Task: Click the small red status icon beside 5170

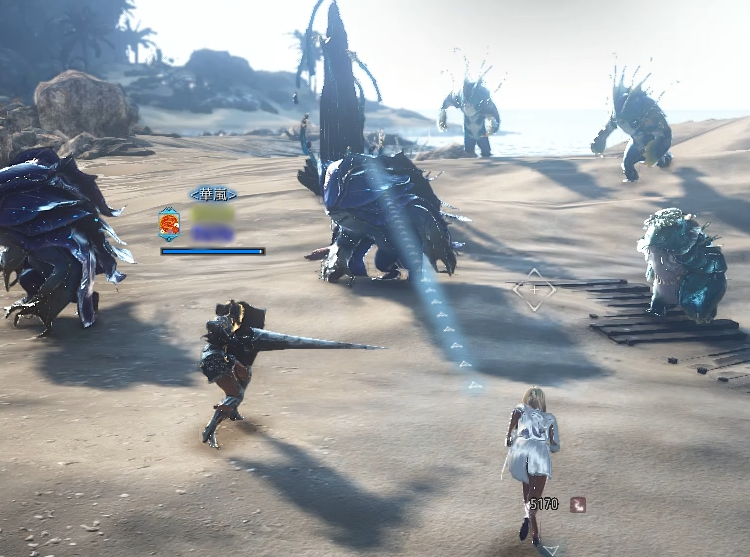Action: click(x=578, y=505)
